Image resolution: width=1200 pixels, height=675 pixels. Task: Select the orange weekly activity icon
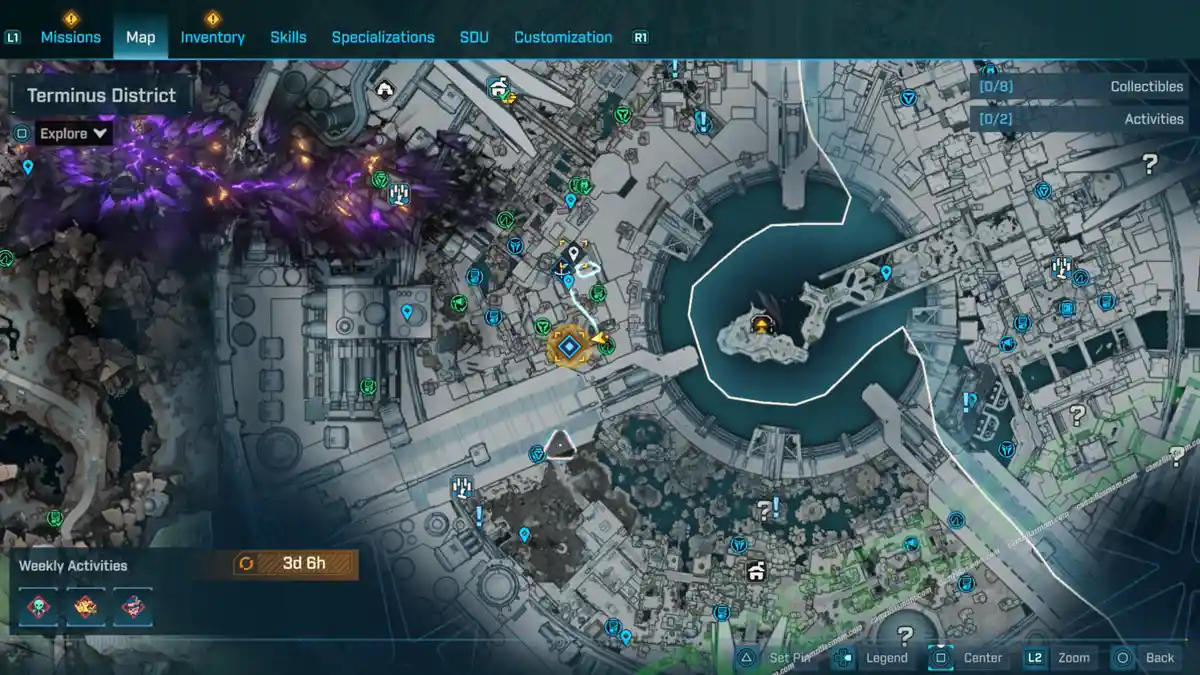[x=86, y=607]
